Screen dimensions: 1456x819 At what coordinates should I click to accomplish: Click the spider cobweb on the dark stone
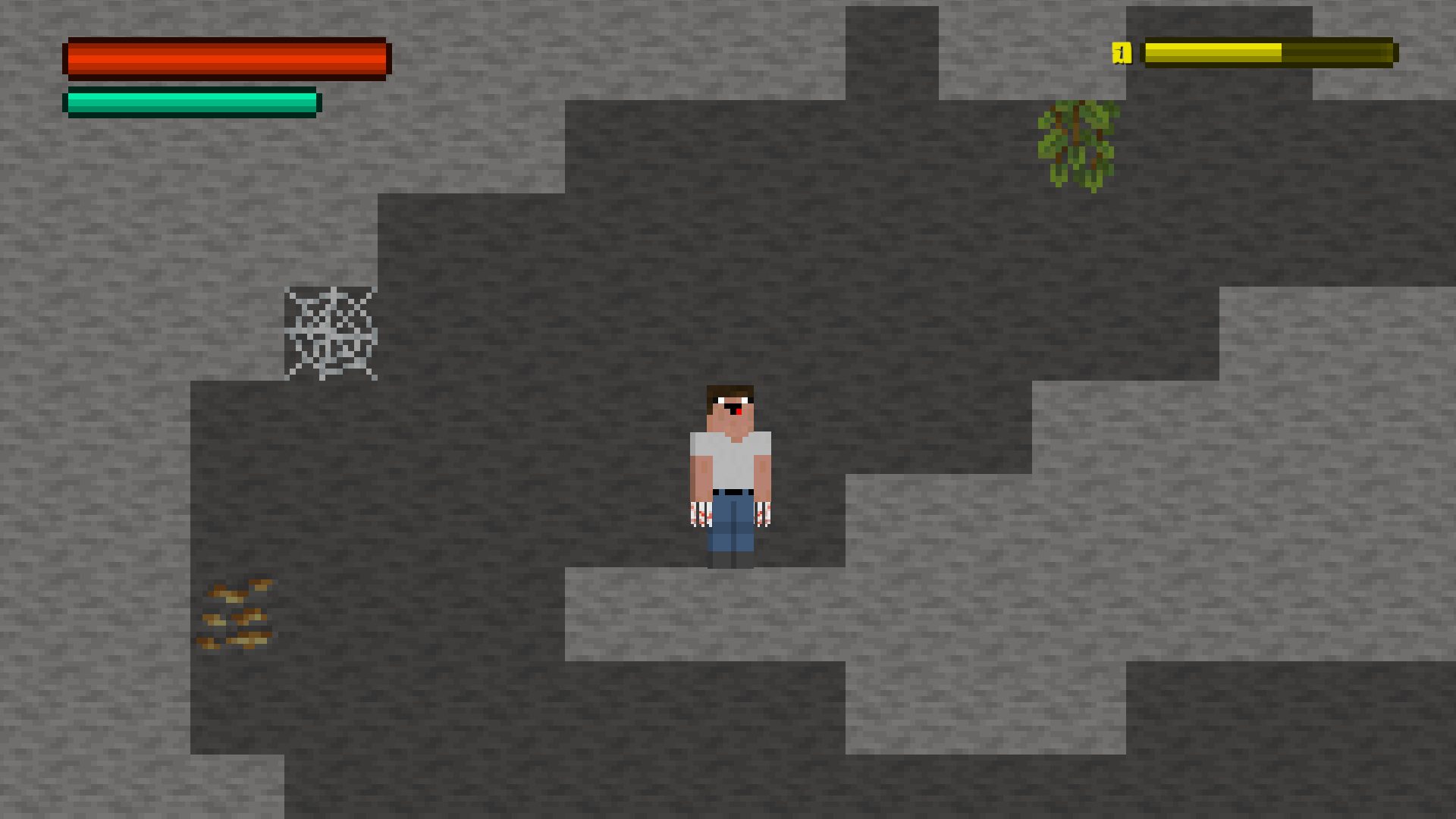(332, 334)
